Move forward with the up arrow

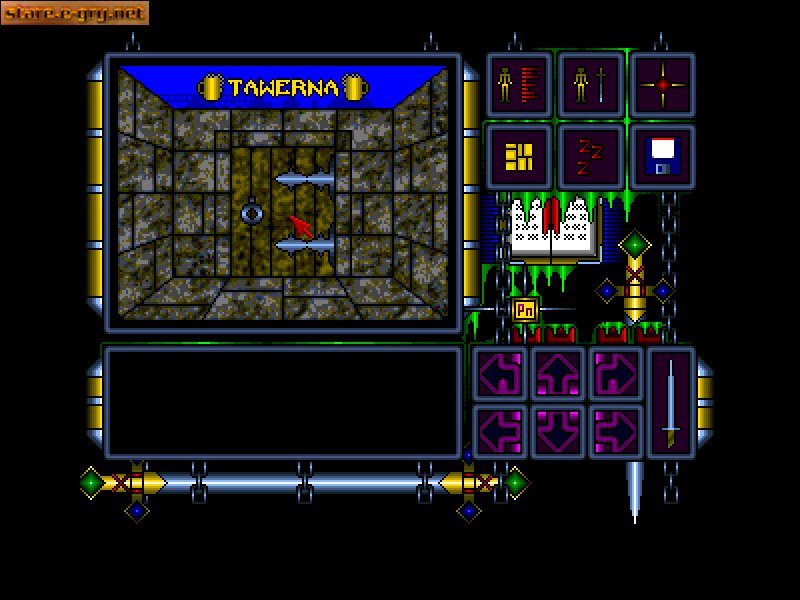558,374
